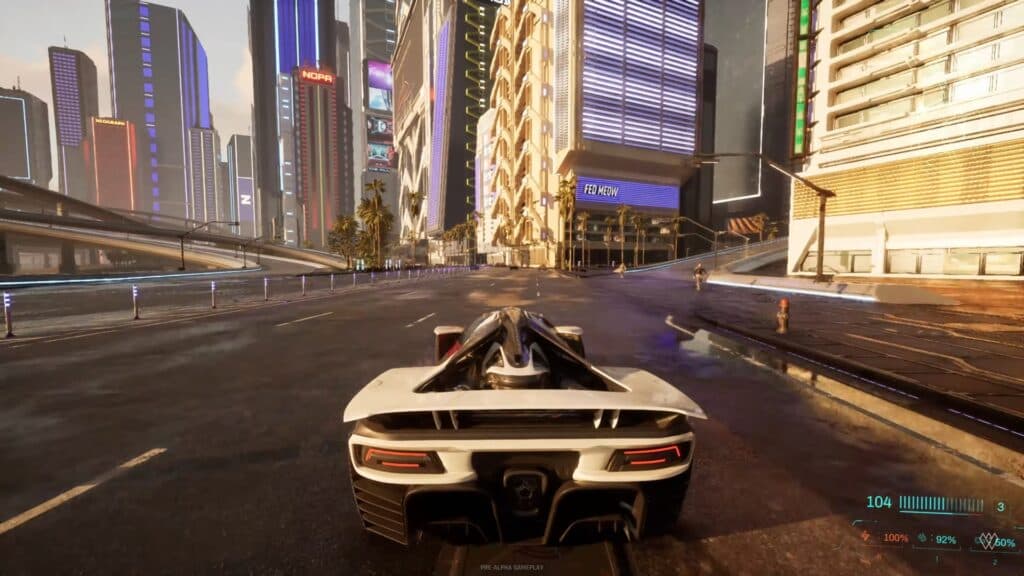The image size is (1024, 576).
Task: Click the red lightning bolt boost icon
Action: 866,537
